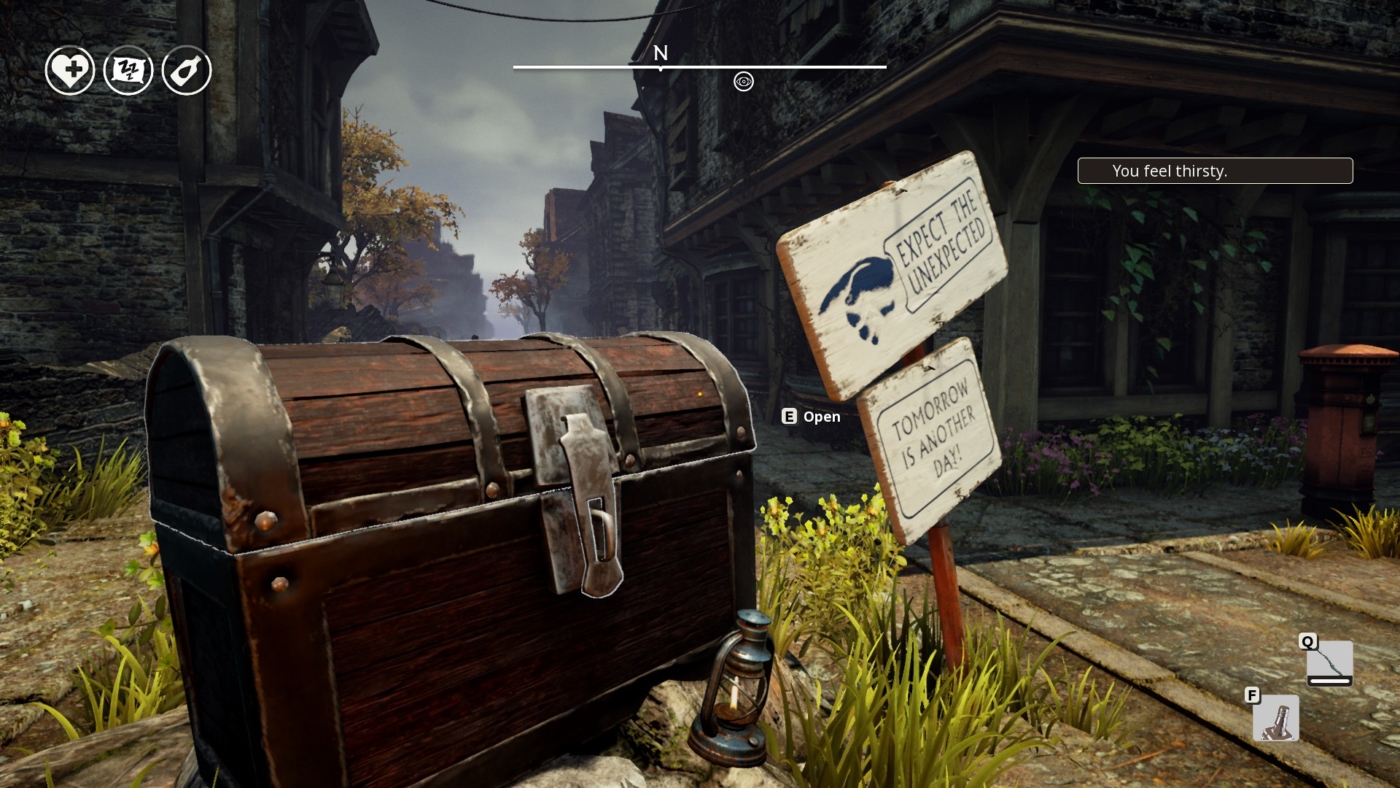Screen dimensions: 1400x788
Task: Click the N marker on the compass
Action: pyautogui.click(x=659, y=53)
